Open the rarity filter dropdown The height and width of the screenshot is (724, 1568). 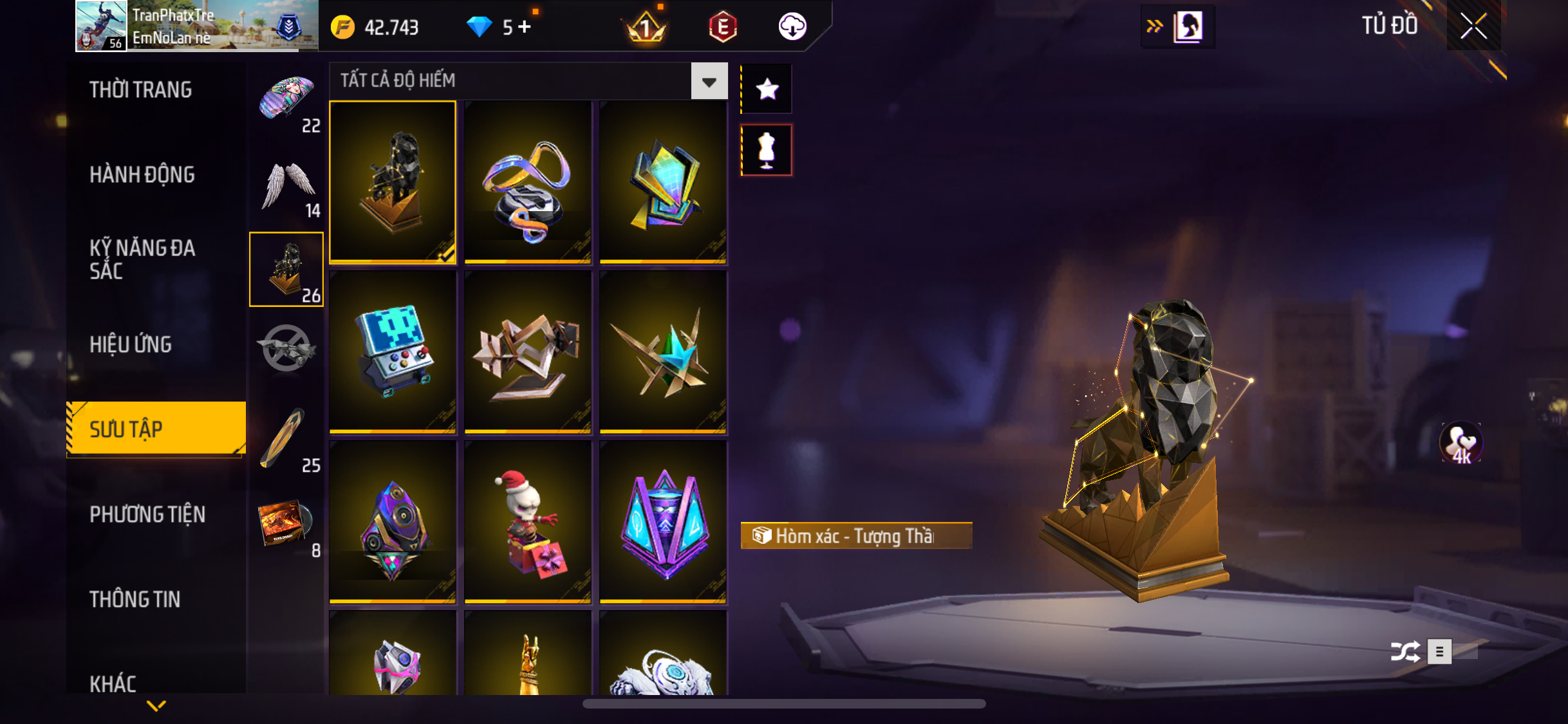pos(709,82)
